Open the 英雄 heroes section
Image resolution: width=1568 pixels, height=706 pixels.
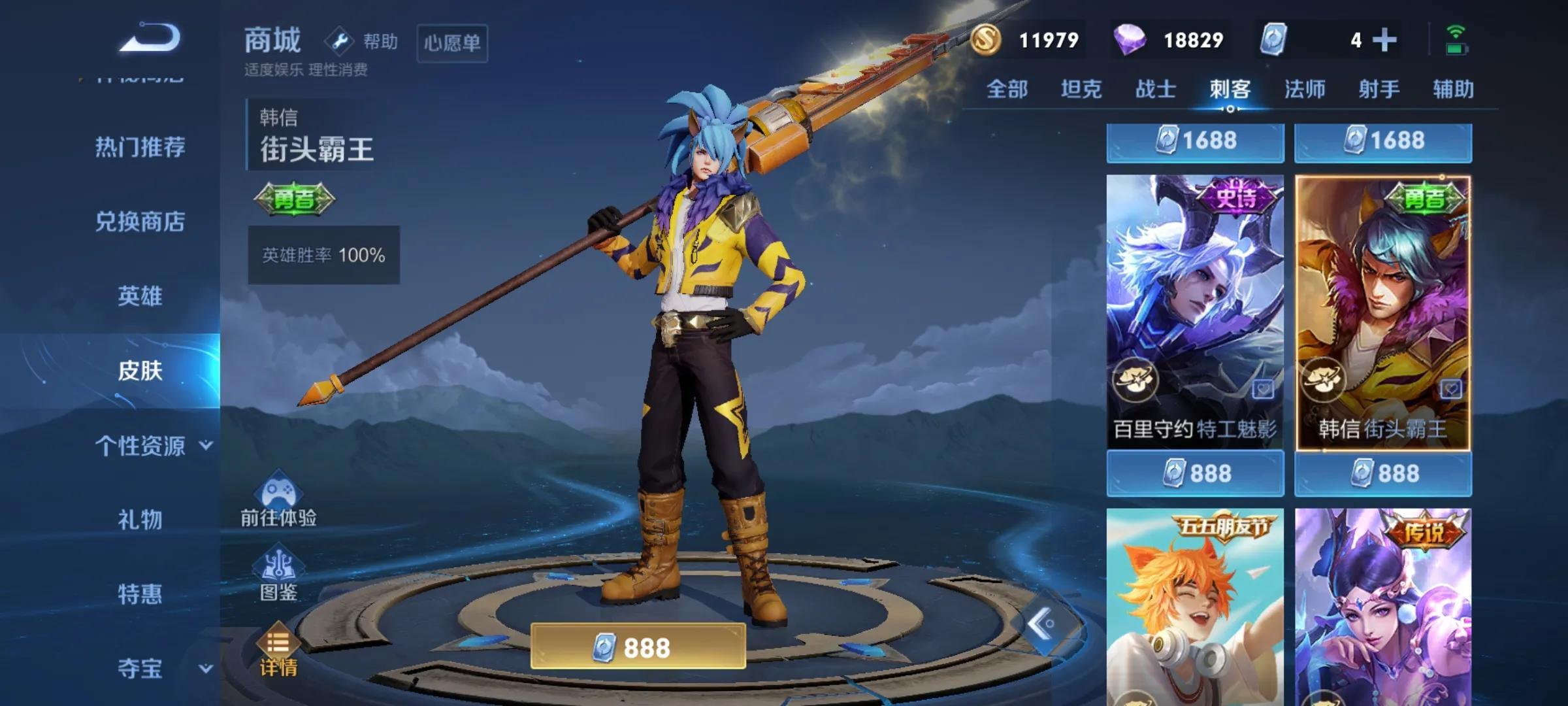click(140, 296)
